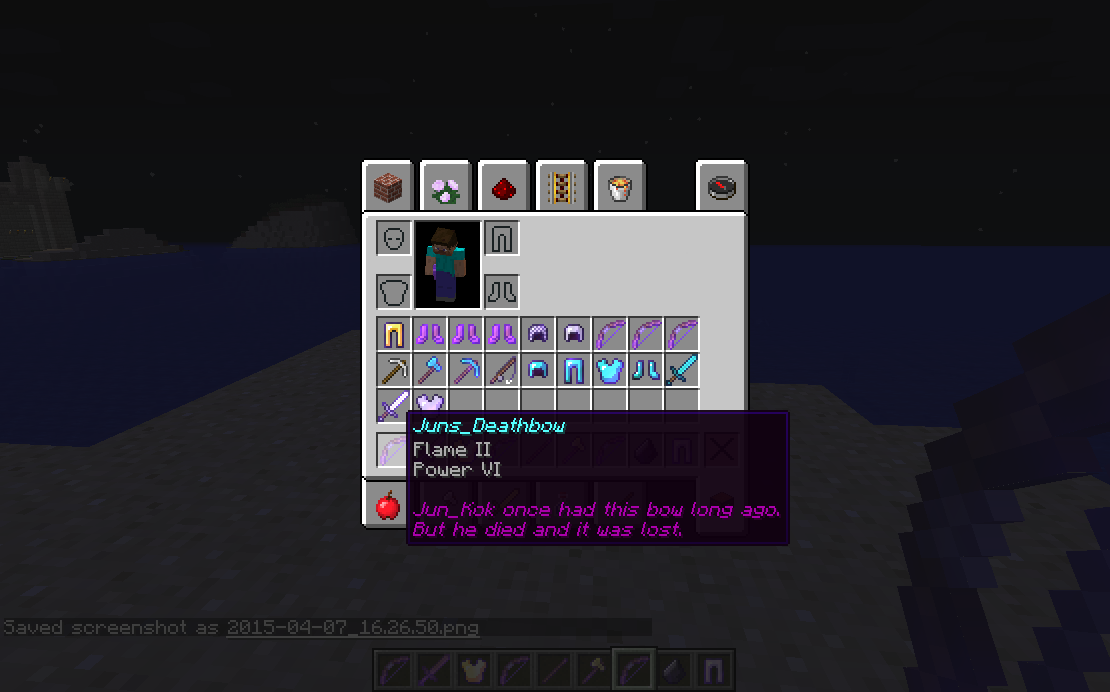The width and height of the screenshot is (1110, 692).
Task: Take the enchanted iron chestplate
Action: tap(430, 404)
